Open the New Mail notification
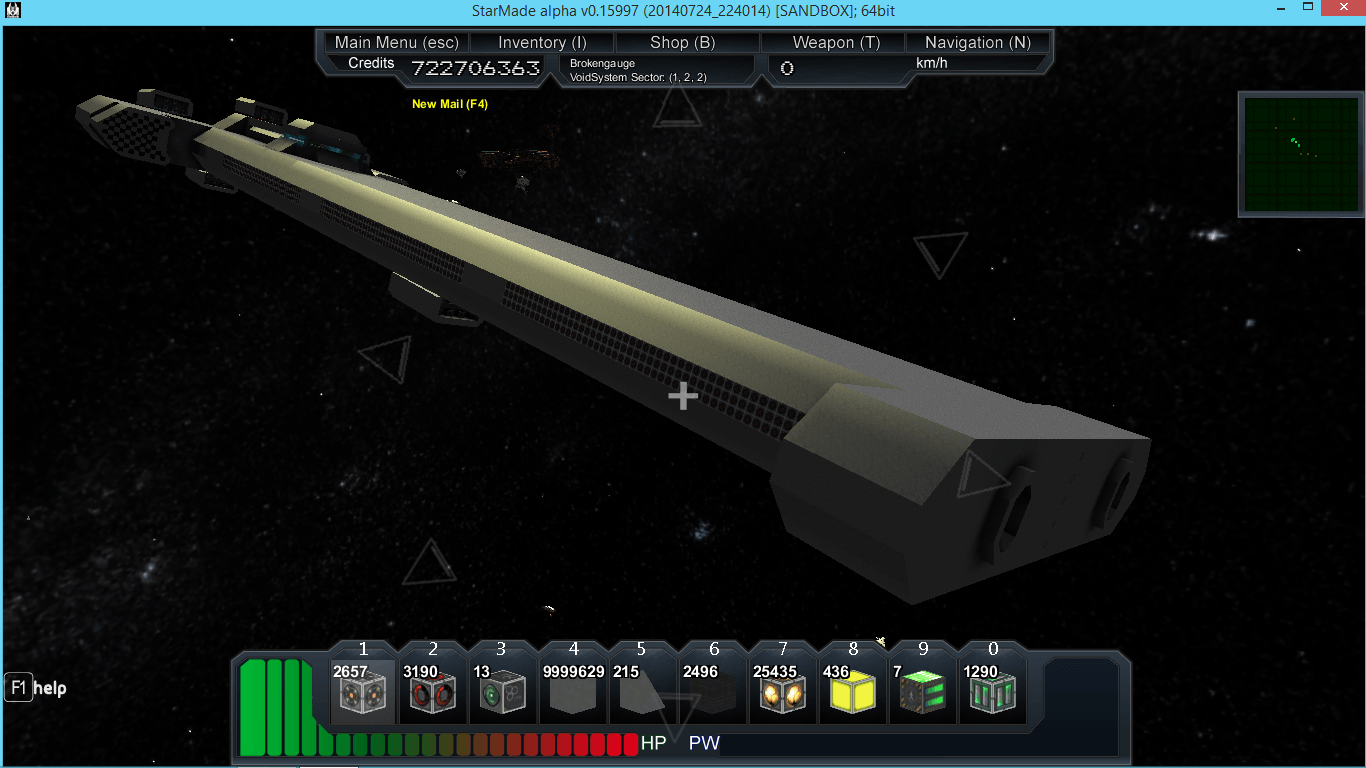 point(450,104)
